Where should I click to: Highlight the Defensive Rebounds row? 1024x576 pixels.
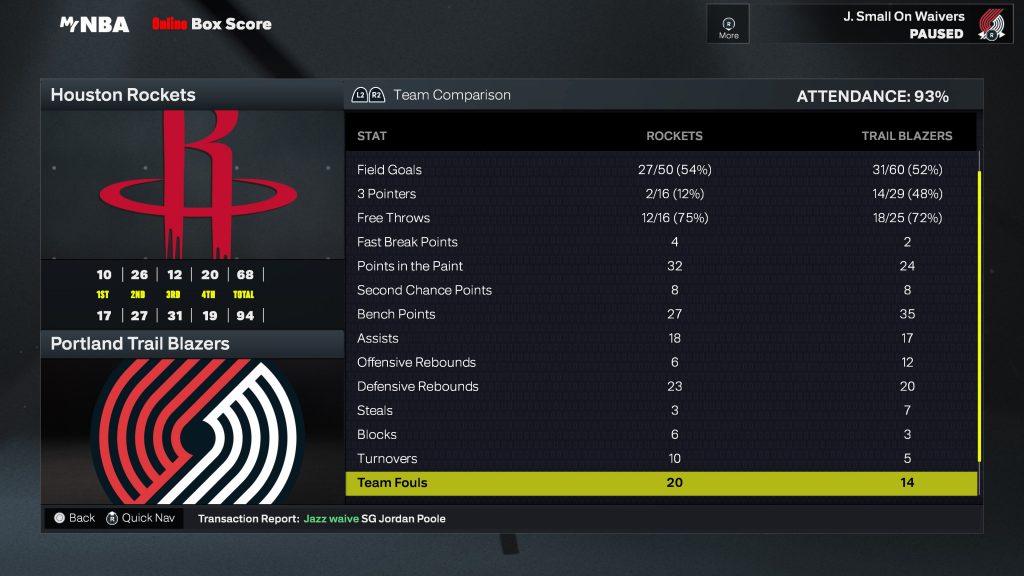point(660,386)
